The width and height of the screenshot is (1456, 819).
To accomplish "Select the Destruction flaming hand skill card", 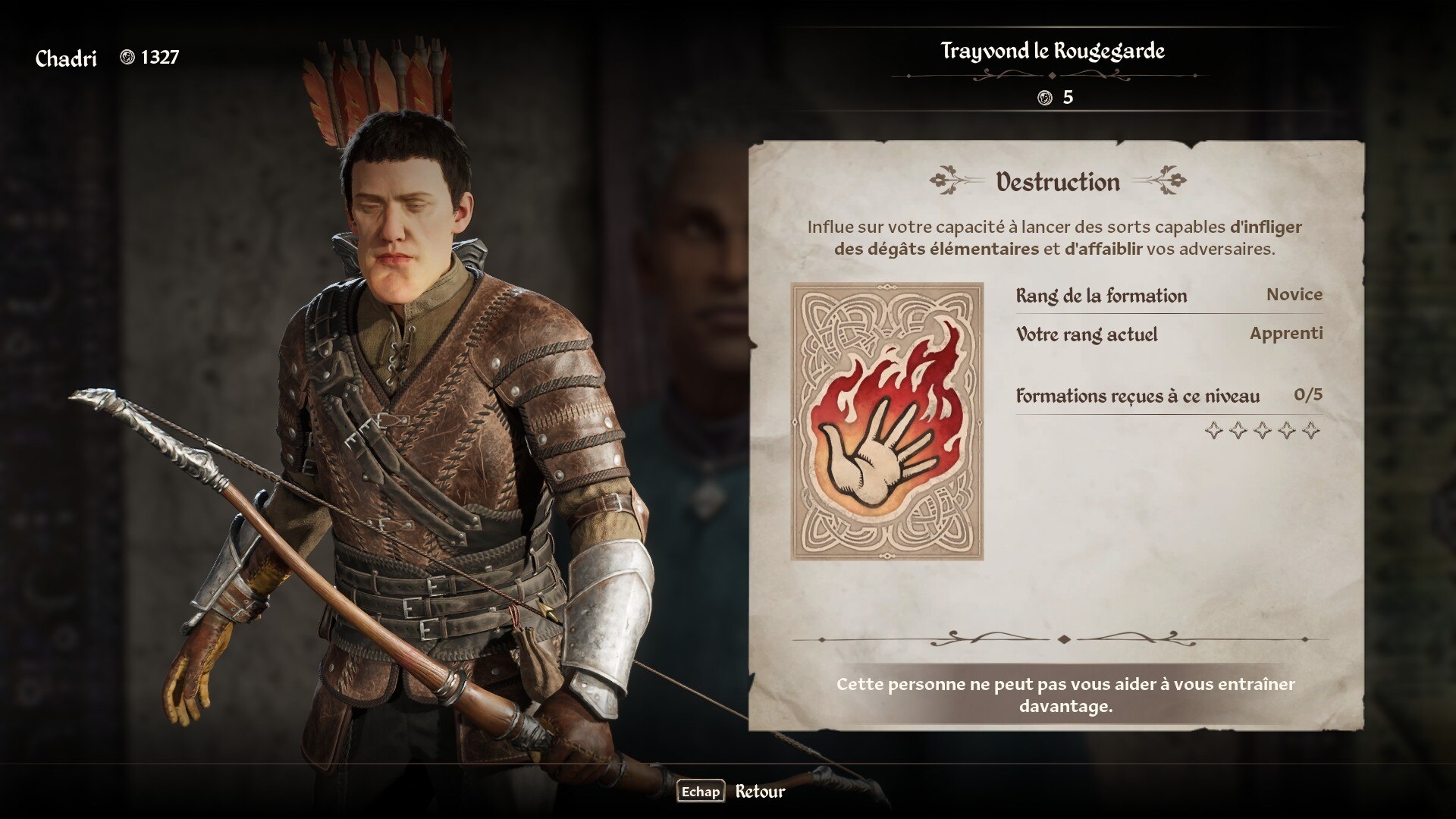I will [x=886, y=422].
